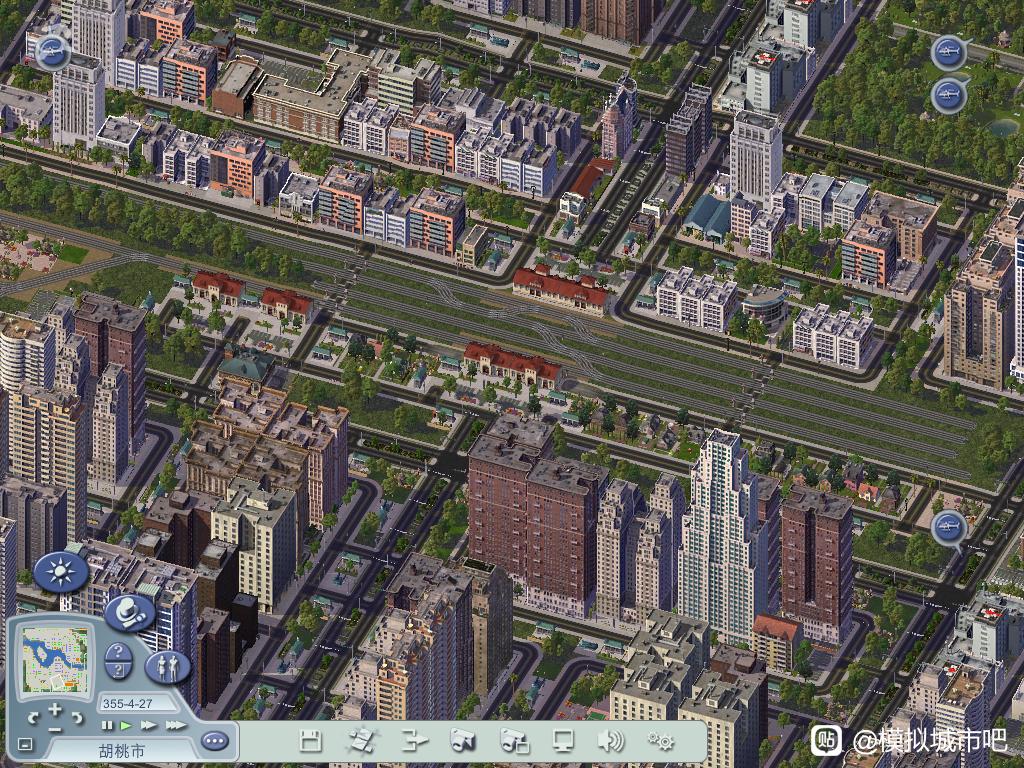The image size is (1024, 768).
Task: Set simulation to triple-arrow fastest speed
Action: click(175, 725)
